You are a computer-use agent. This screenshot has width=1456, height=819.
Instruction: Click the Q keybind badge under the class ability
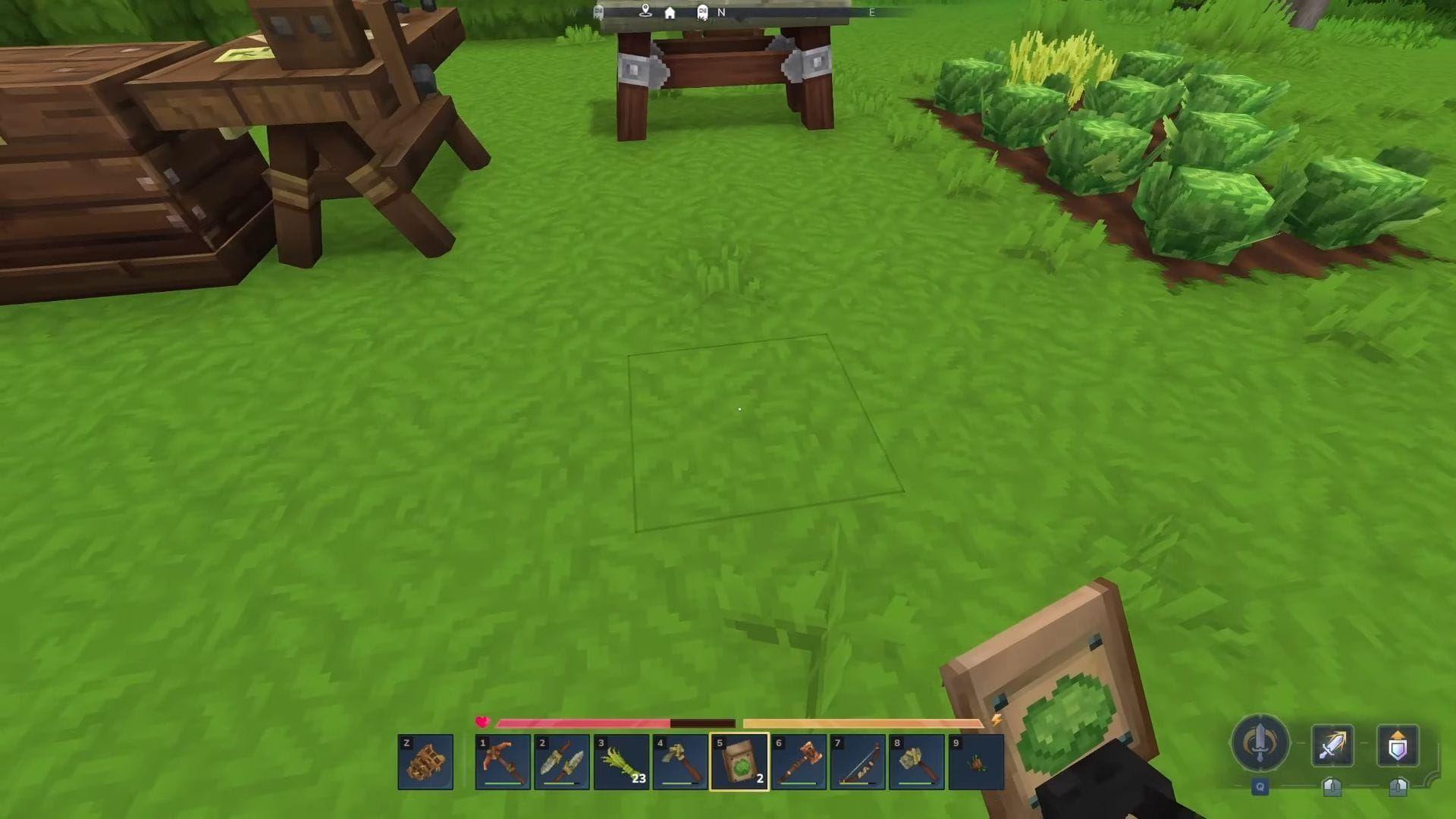click(1260, 787)
